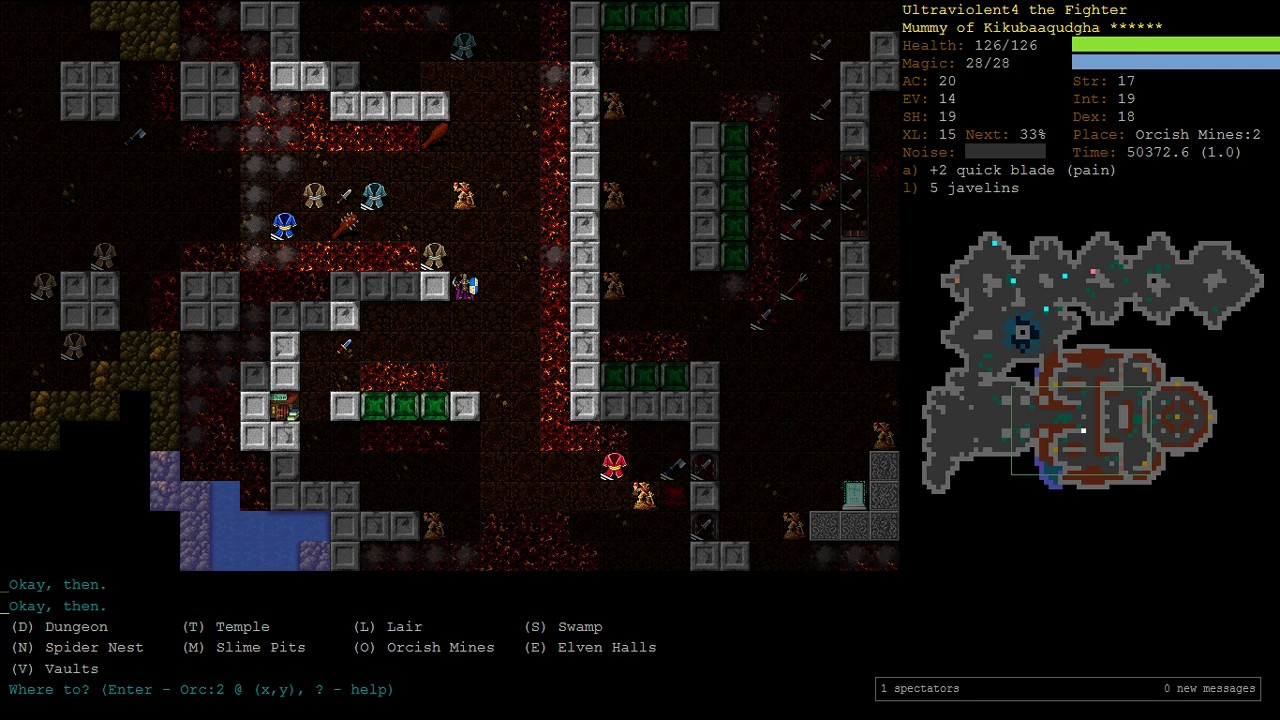Travel to the Lair branch
Image resolution: width=1280 pixels, height=720 pixels.
pyautogui.click(x=388, y=627)
